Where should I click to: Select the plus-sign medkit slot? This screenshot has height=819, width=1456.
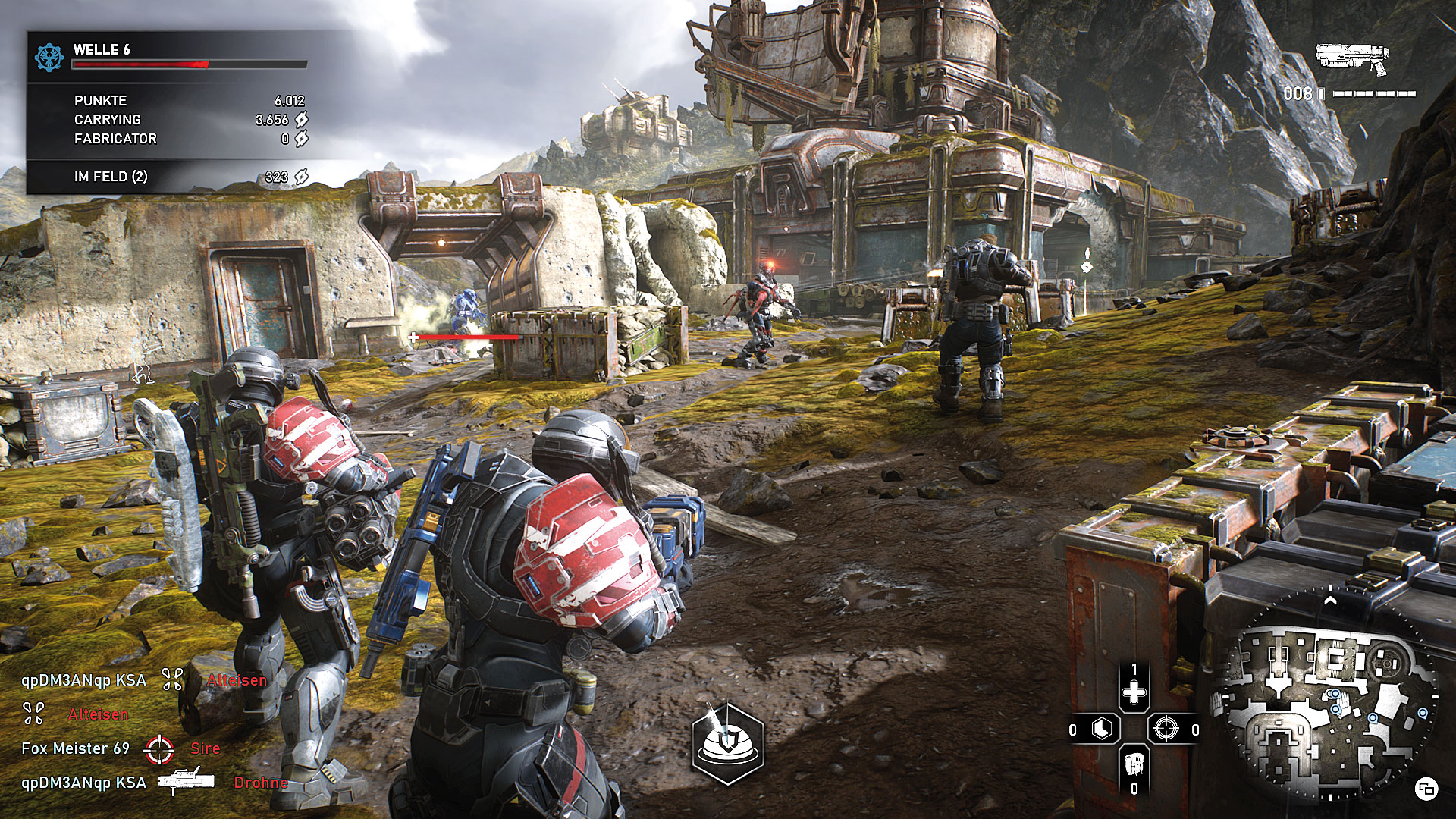pos(1134,692)
